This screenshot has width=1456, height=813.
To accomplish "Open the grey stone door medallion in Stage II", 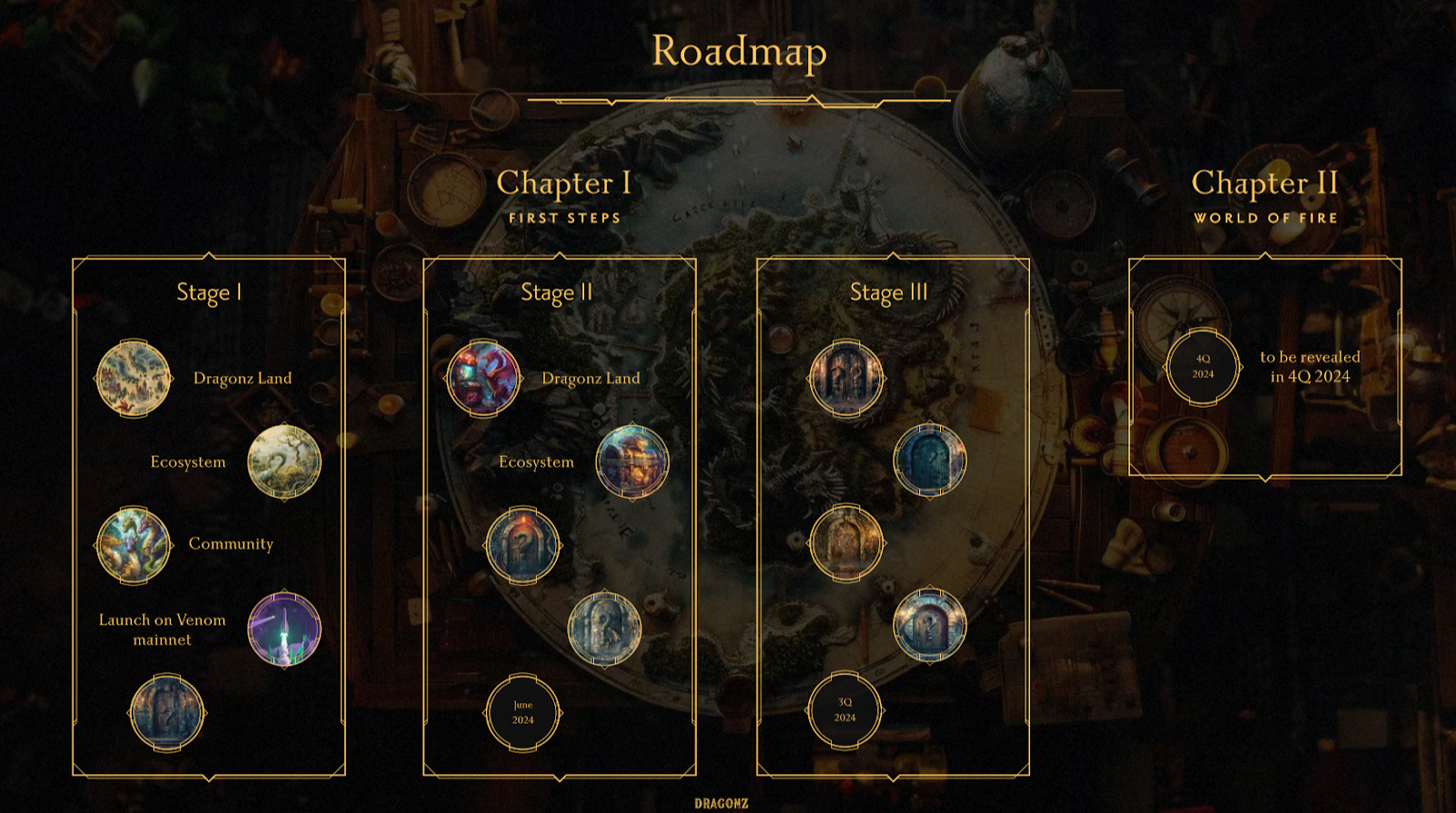I will click(x=604, y=628).
